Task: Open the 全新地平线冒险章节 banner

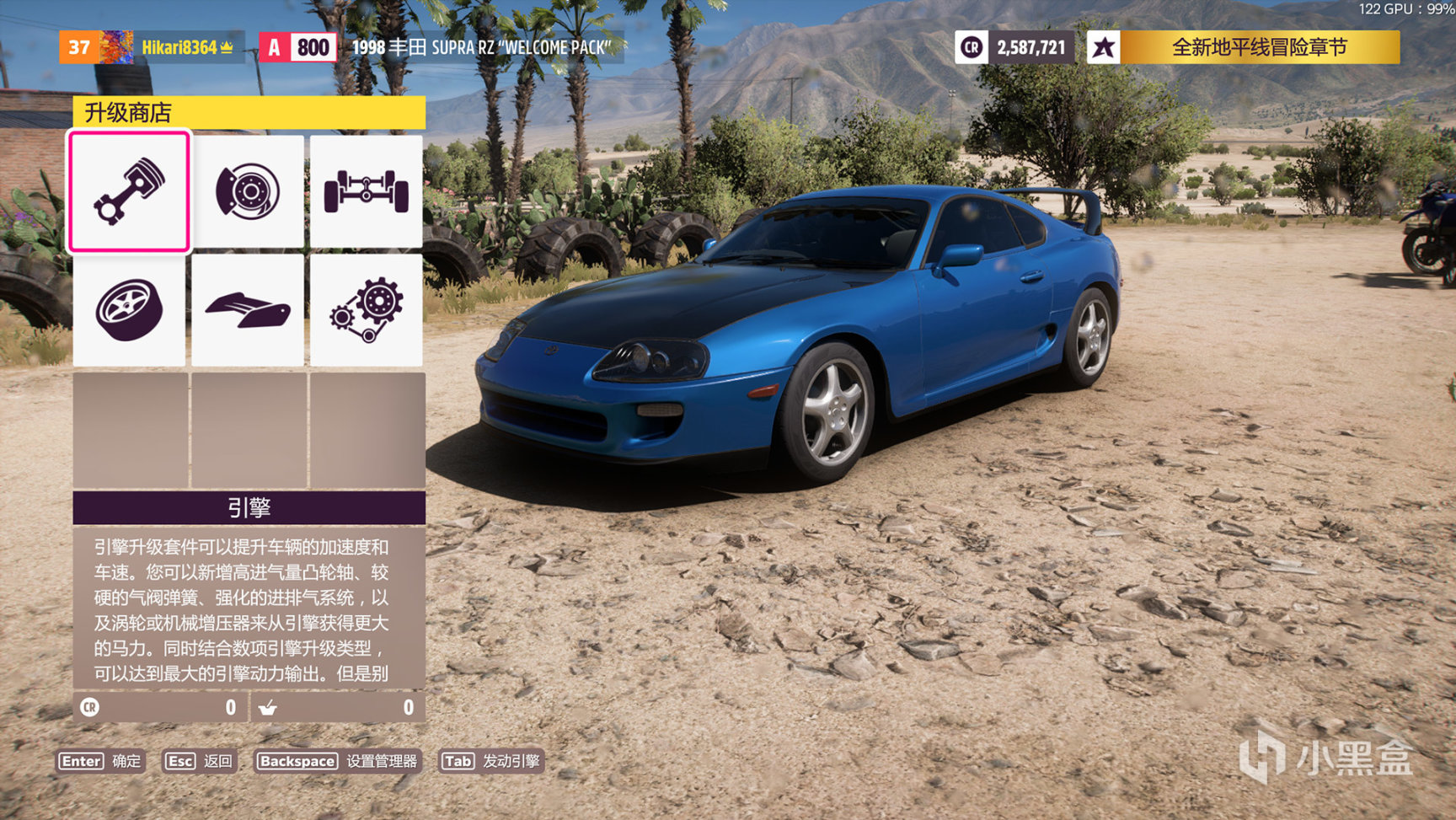Action: tap(1244, 47)
